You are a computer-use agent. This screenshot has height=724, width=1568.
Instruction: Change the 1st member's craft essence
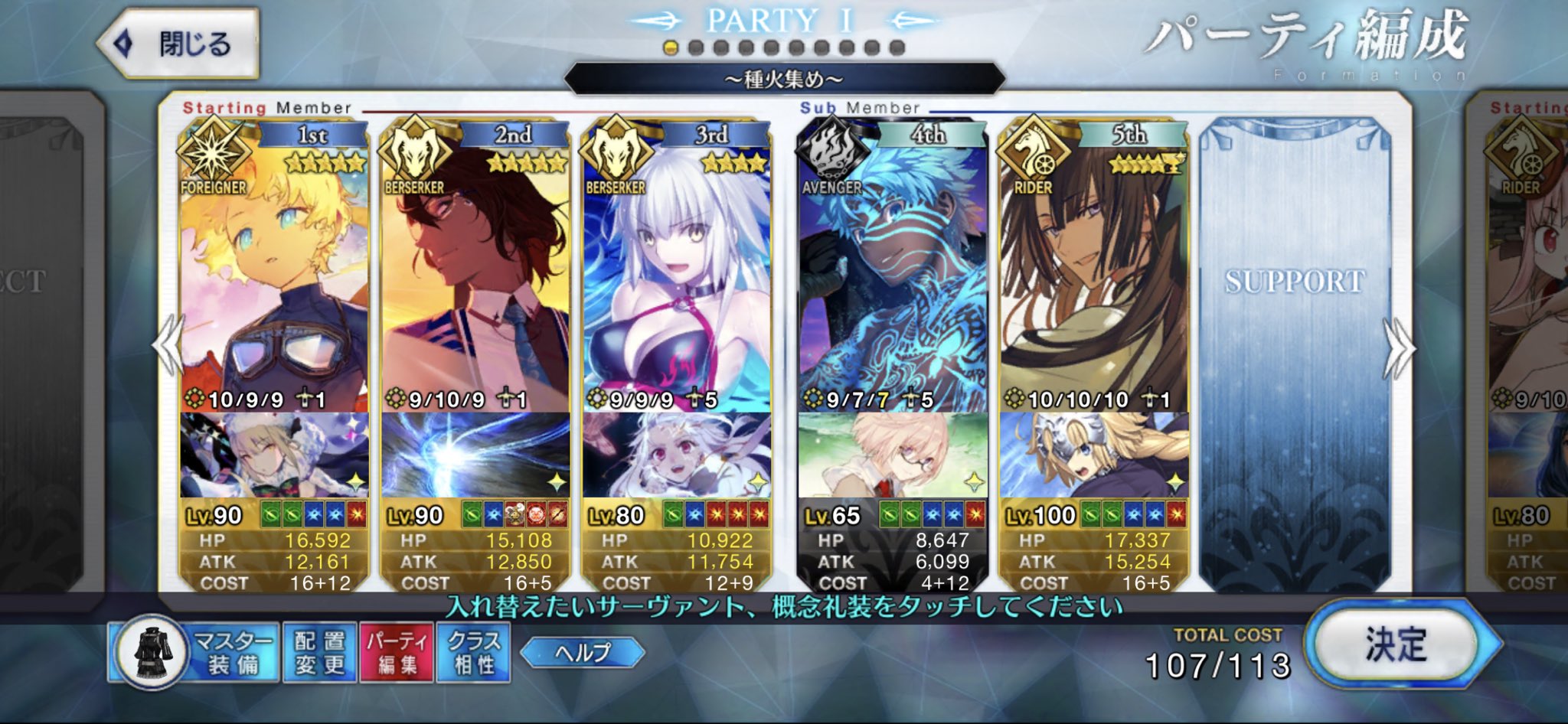point(274,455)
